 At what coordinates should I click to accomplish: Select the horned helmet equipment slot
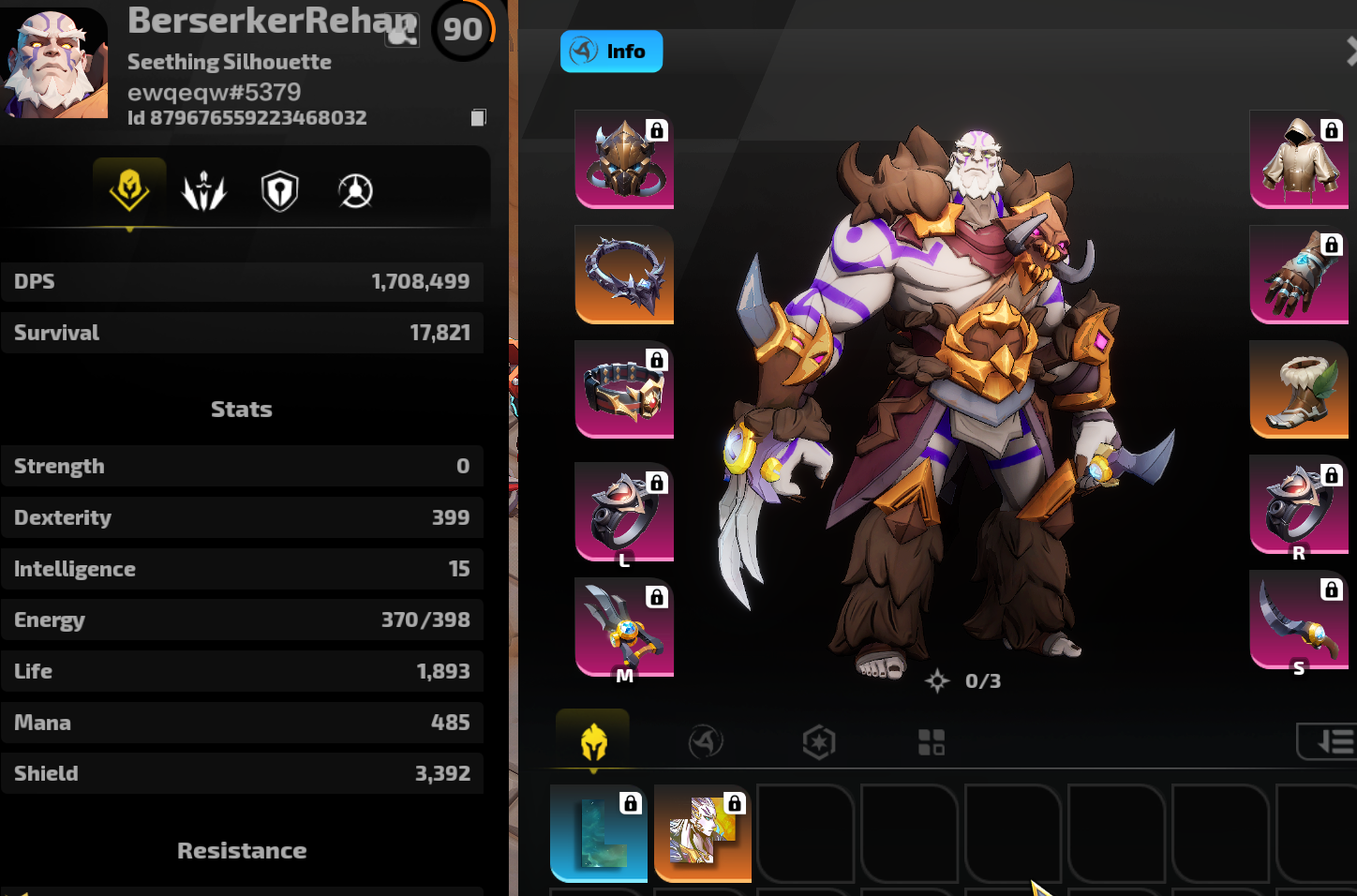point(624,158)
